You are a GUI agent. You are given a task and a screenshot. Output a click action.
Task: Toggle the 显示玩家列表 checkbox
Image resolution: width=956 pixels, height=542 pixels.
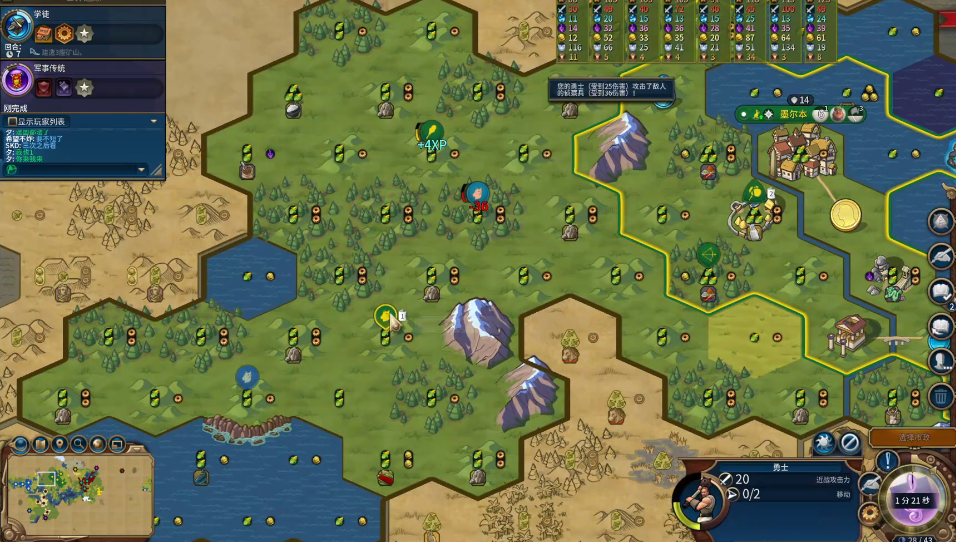coord(11,121)
